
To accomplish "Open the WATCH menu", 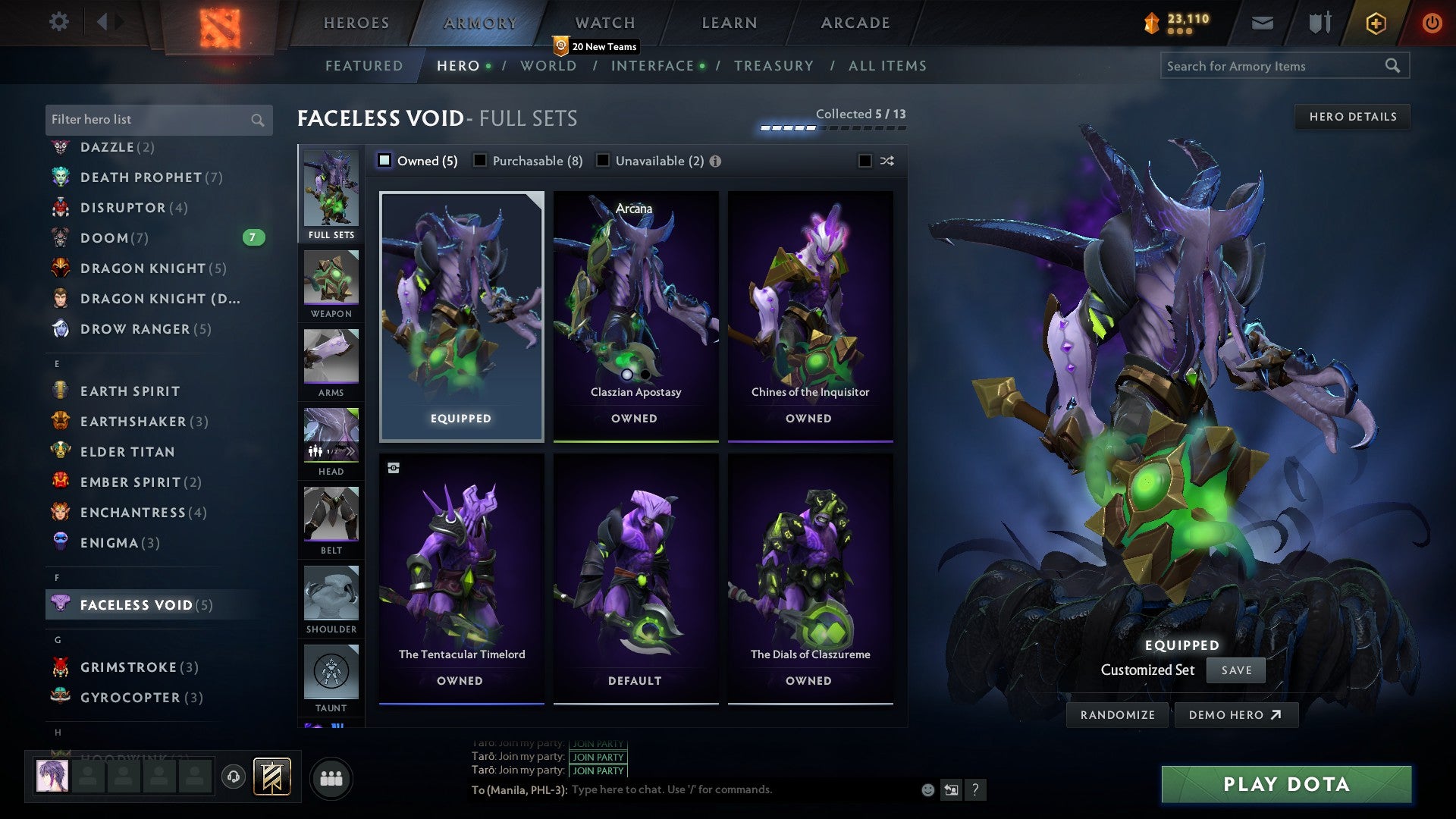I will 604,23.
